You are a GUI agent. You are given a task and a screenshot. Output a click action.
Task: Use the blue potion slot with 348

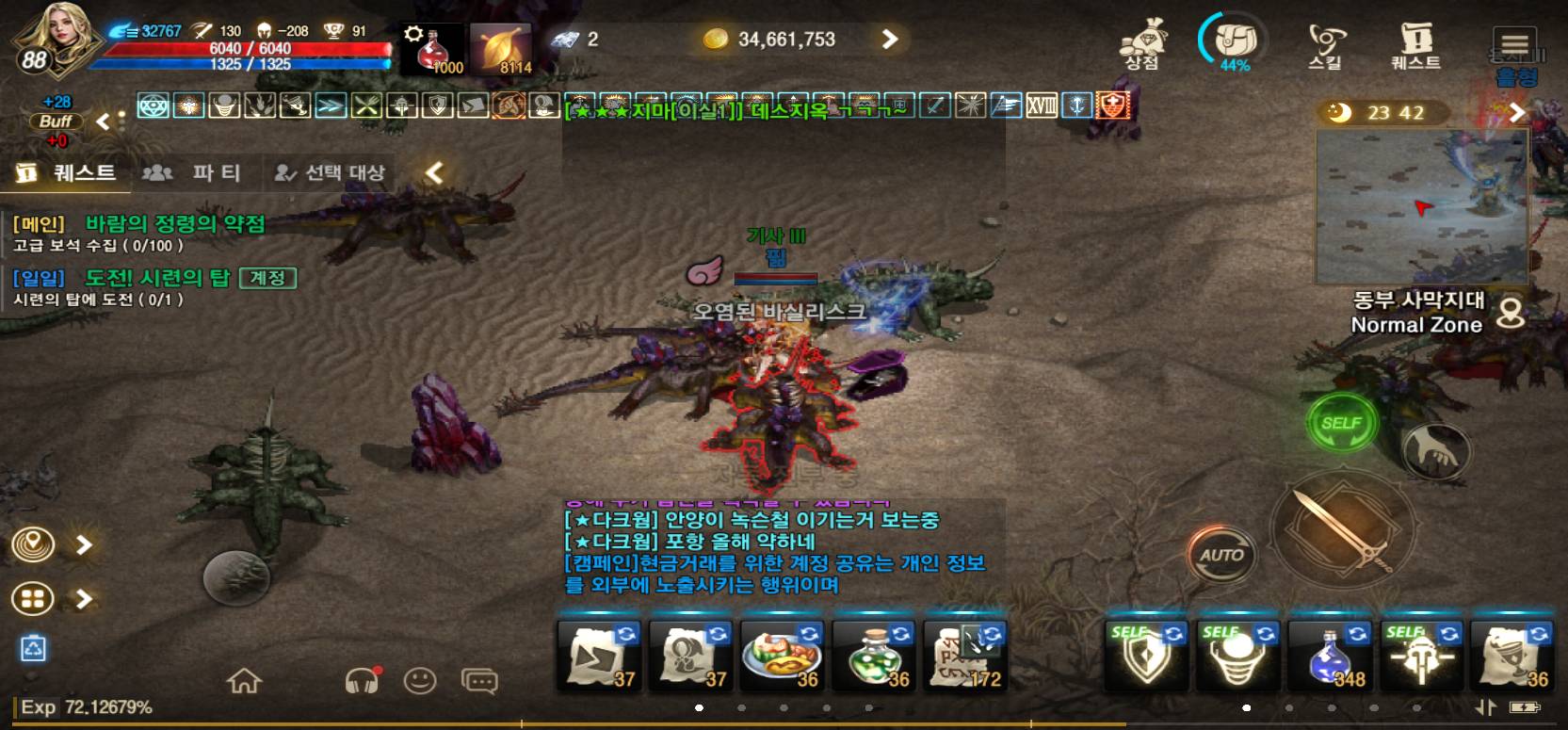(1329, 656)
